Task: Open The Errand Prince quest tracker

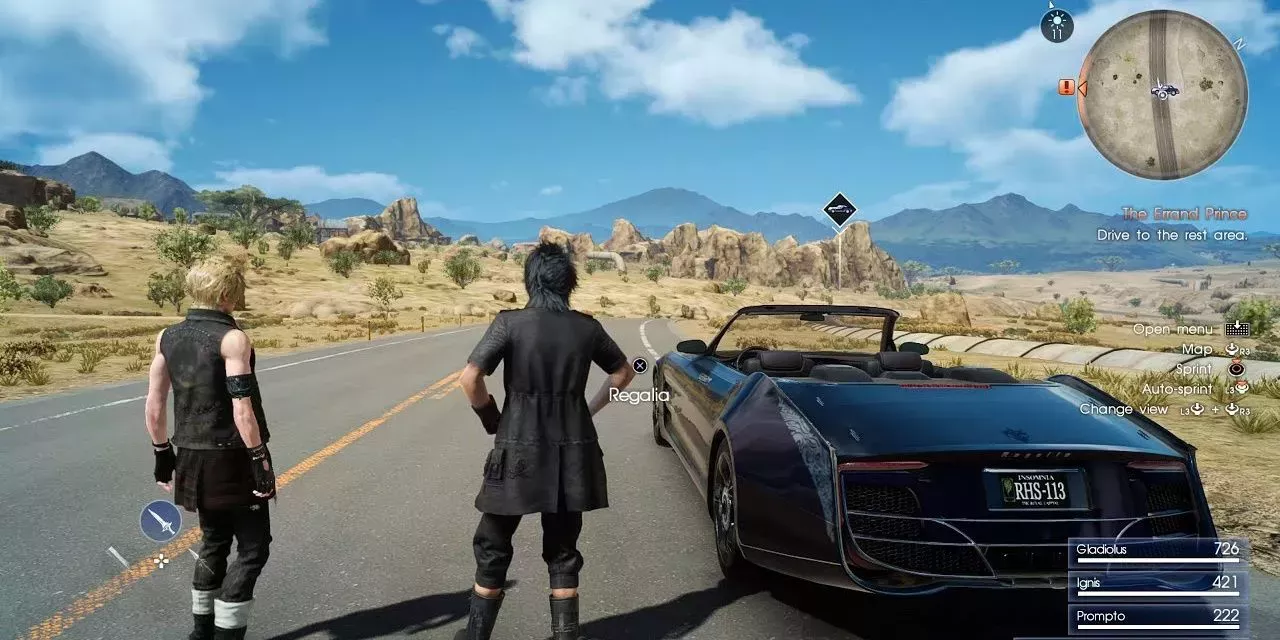Action: [1184, 214]
